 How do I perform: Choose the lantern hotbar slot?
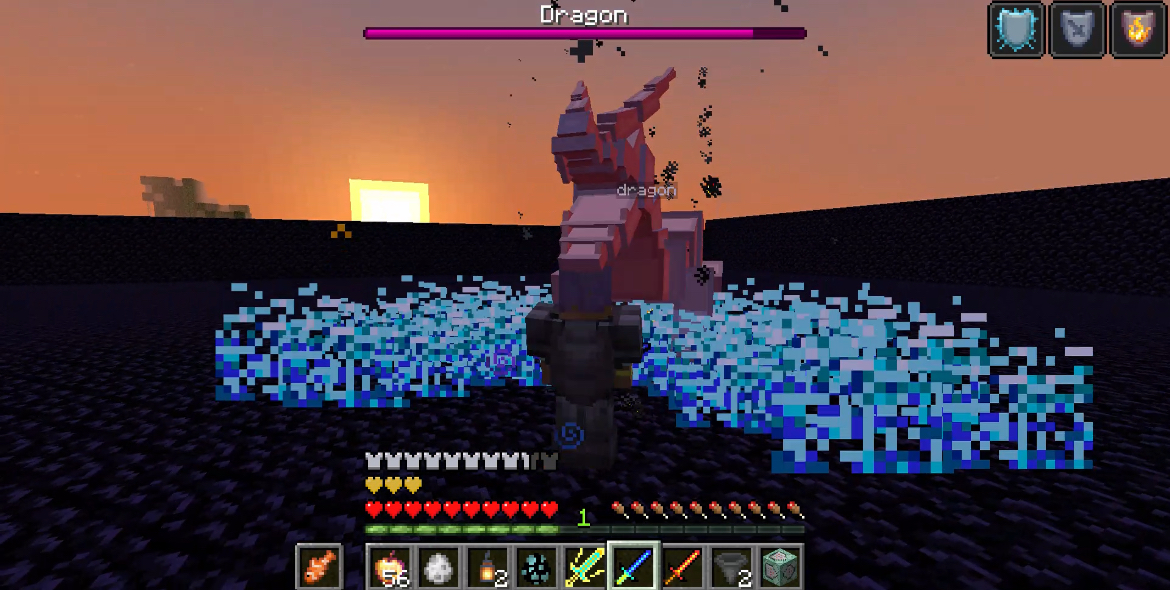pos(487,567)
